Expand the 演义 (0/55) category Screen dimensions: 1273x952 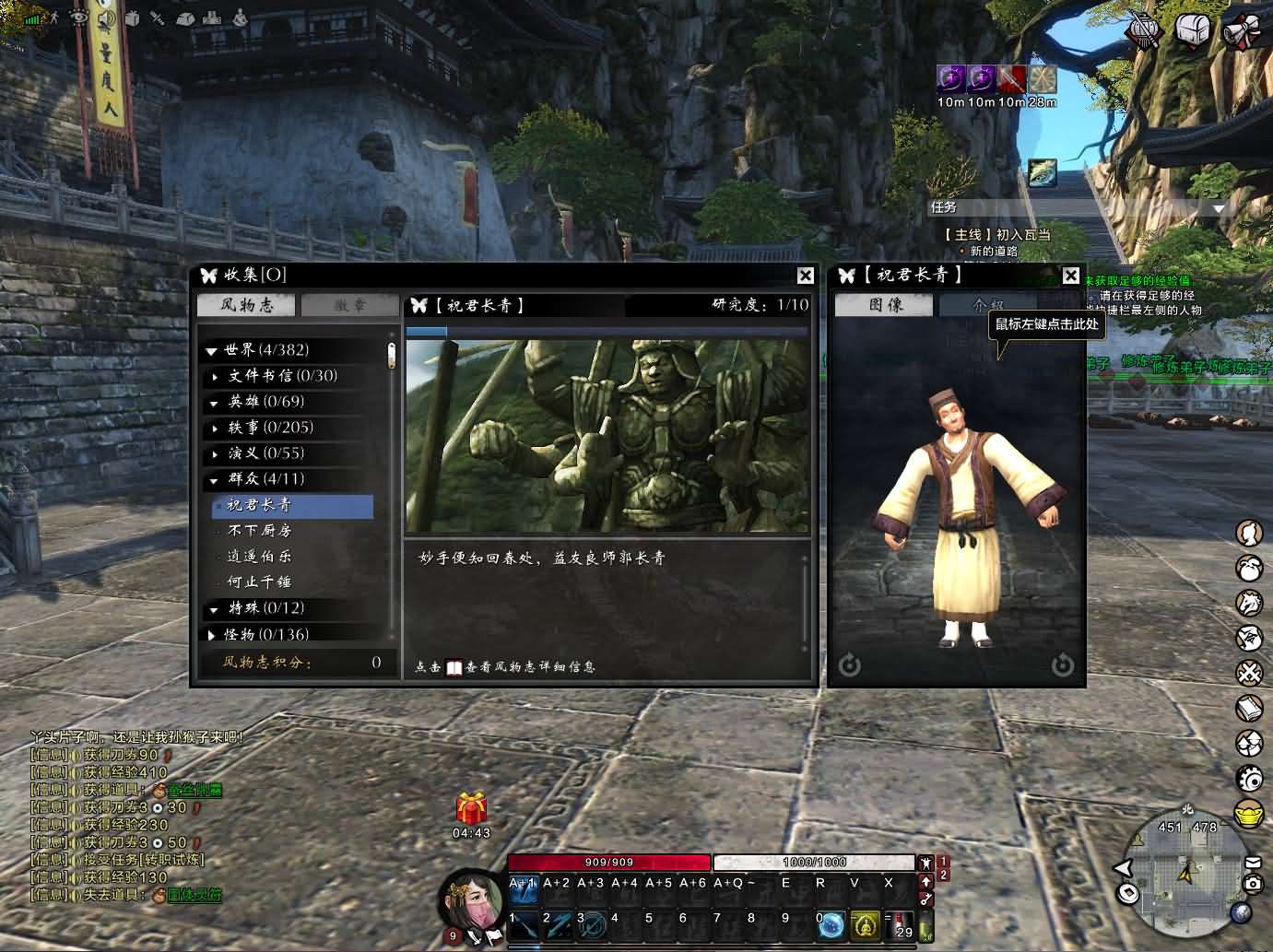click(x=216, y=453)
